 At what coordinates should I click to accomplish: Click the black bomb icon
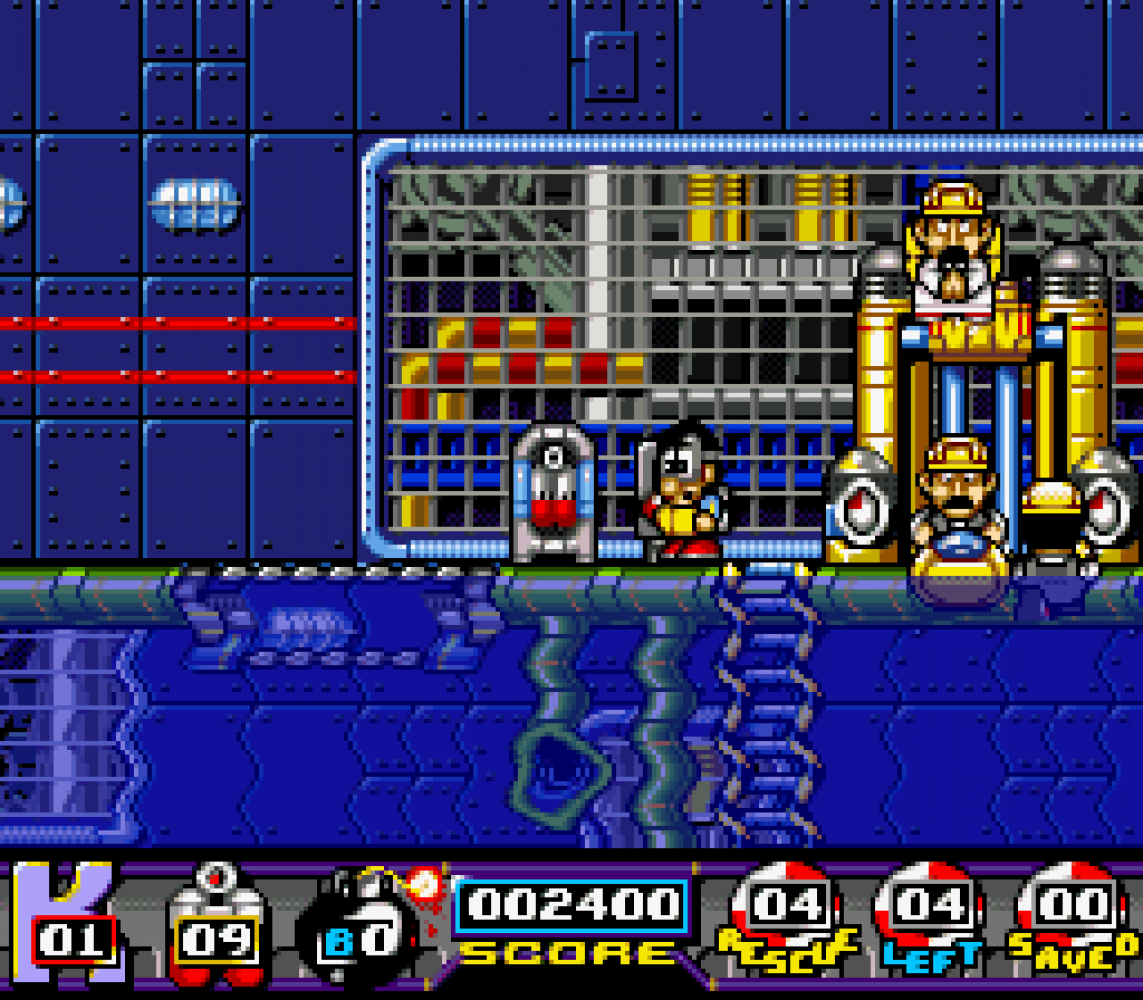tap(362, 925)
